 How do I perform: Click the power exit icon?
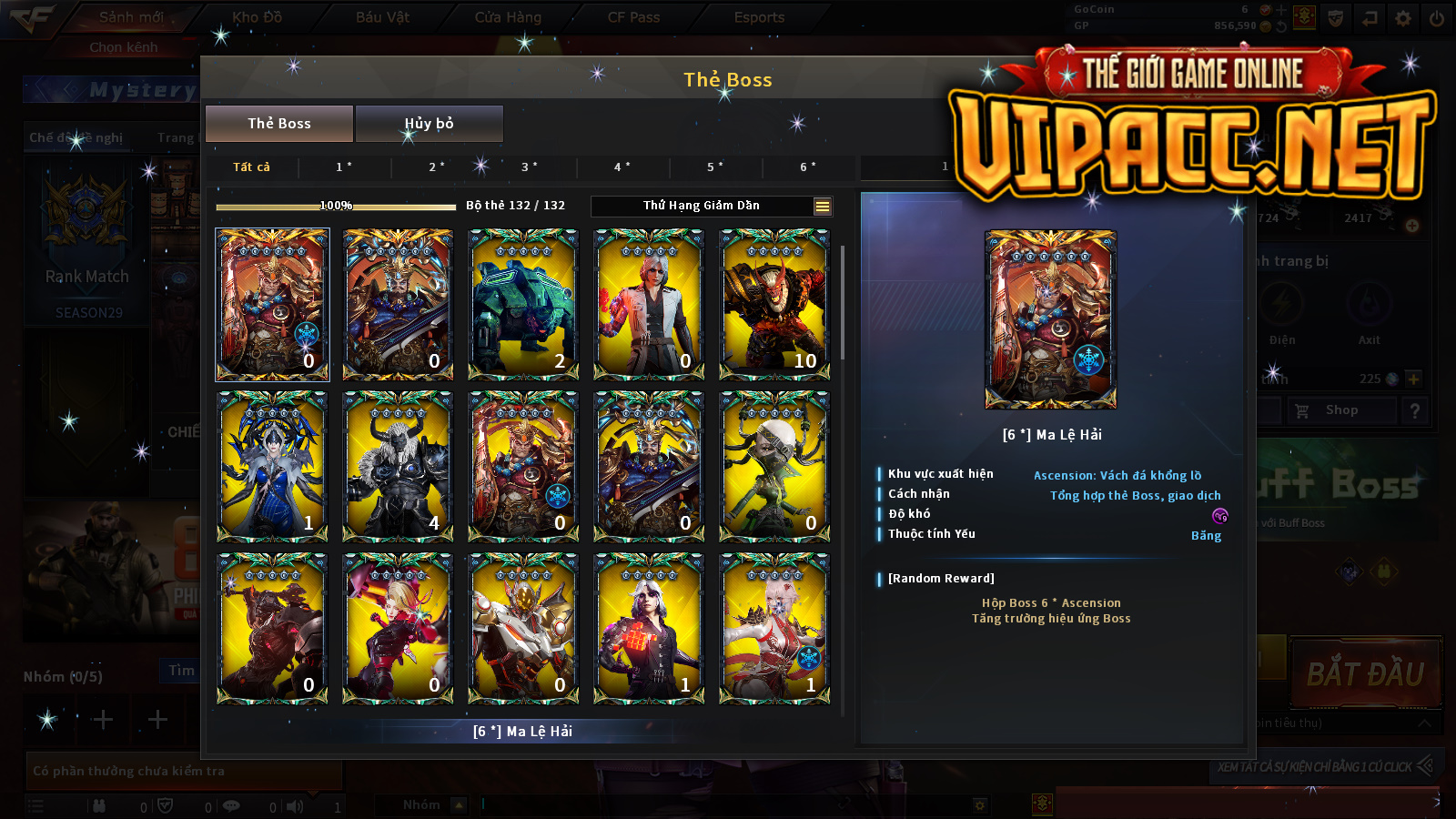(x=1437, y=18)
